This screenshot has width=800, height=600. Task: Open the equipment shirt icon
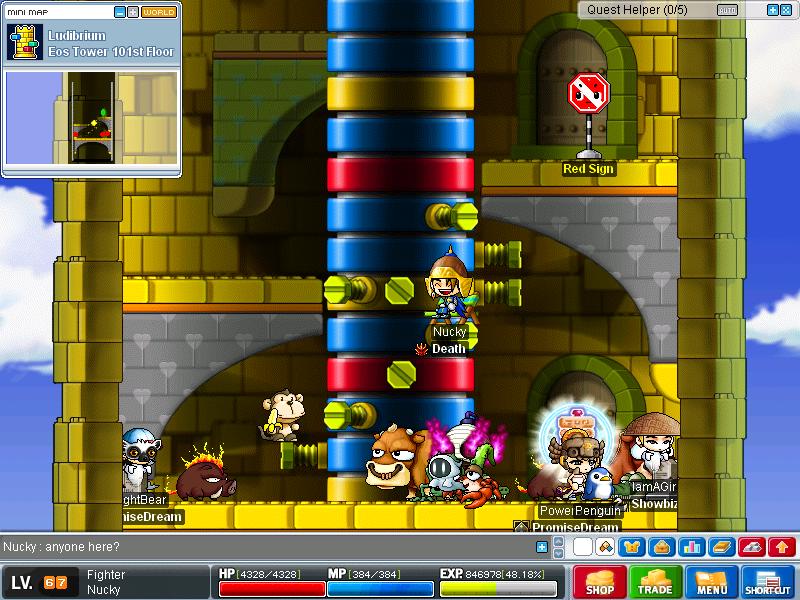631,547
